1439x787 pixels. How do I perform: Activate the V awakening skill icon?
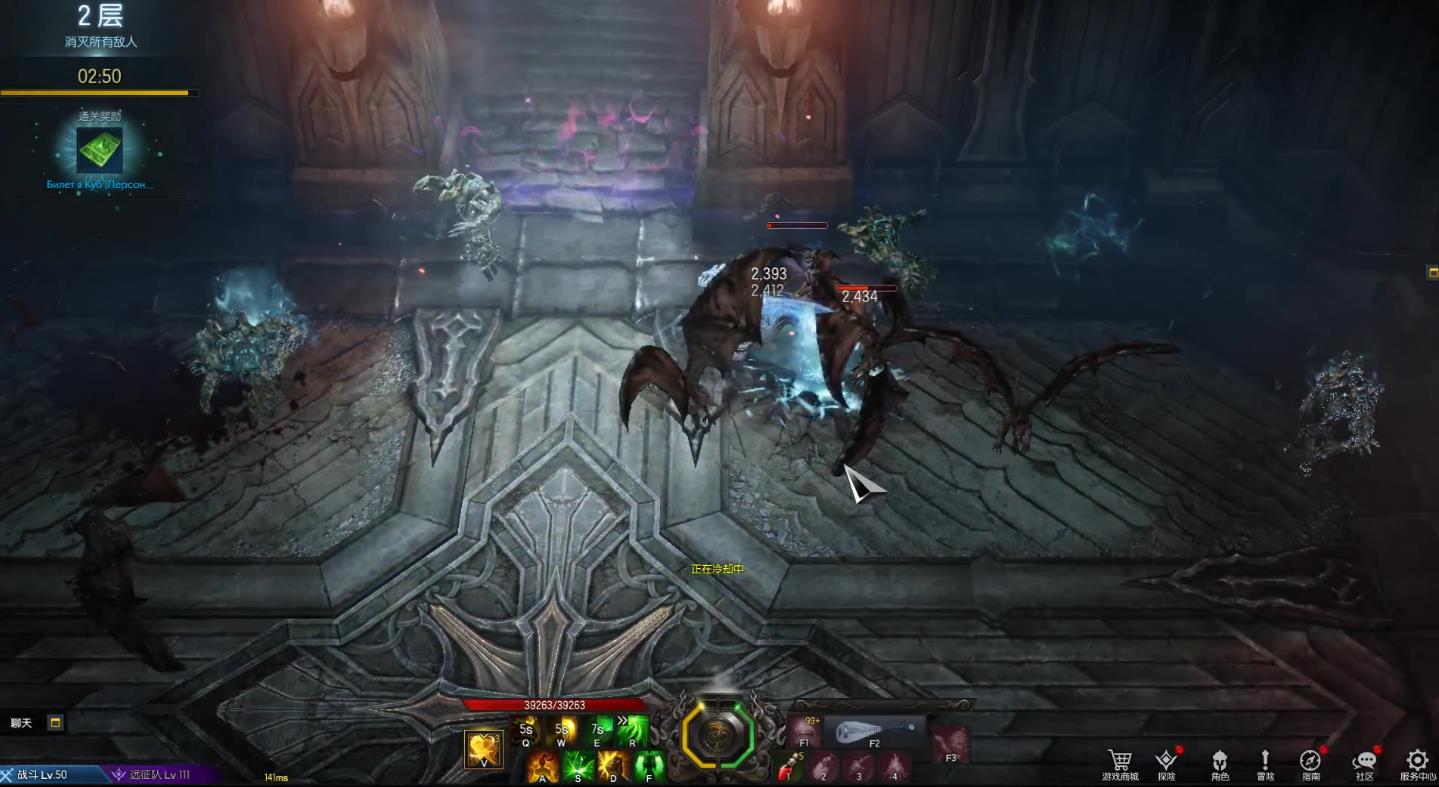point(484,749)
